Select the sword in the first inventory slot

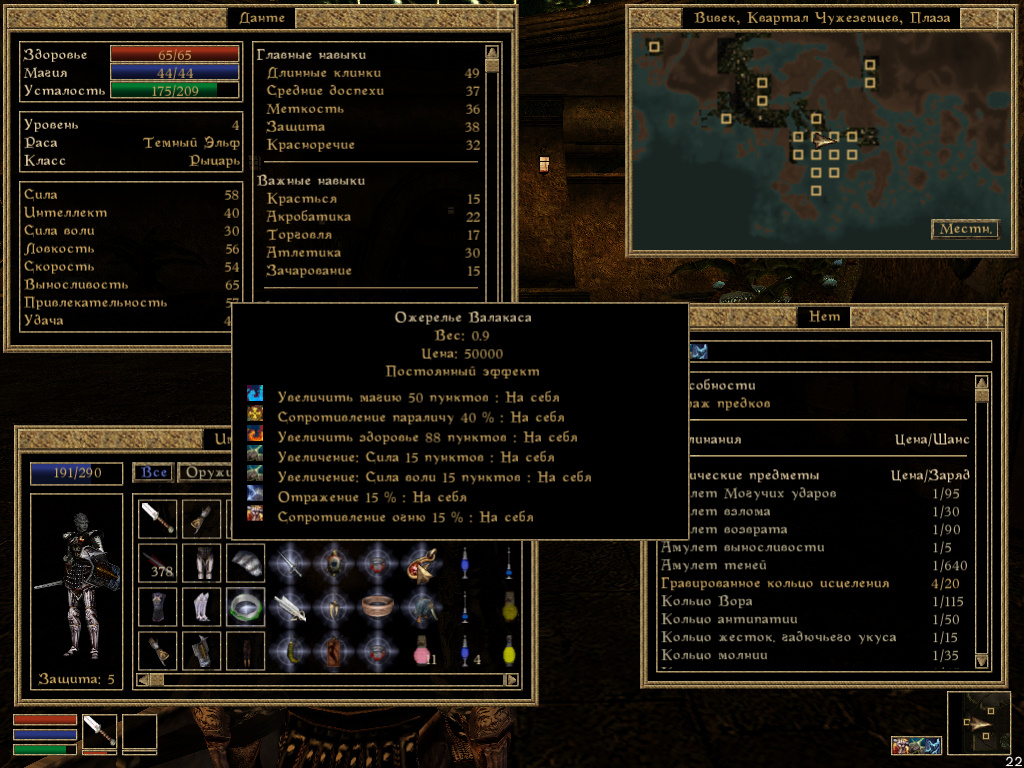tap(158, 518)
